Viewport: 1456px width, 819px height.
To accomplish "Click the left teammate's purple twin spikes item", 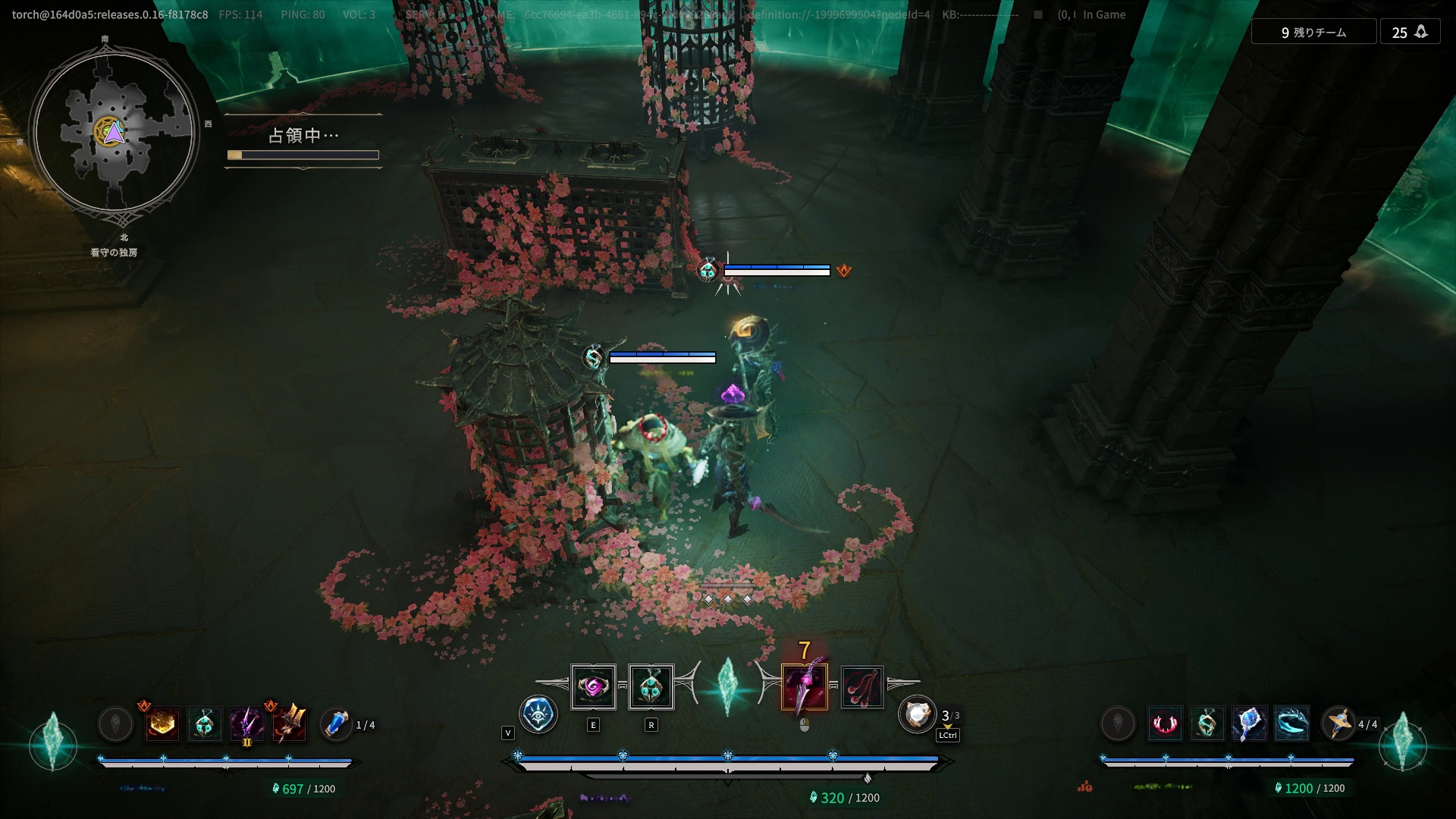I will coord(246,724).
